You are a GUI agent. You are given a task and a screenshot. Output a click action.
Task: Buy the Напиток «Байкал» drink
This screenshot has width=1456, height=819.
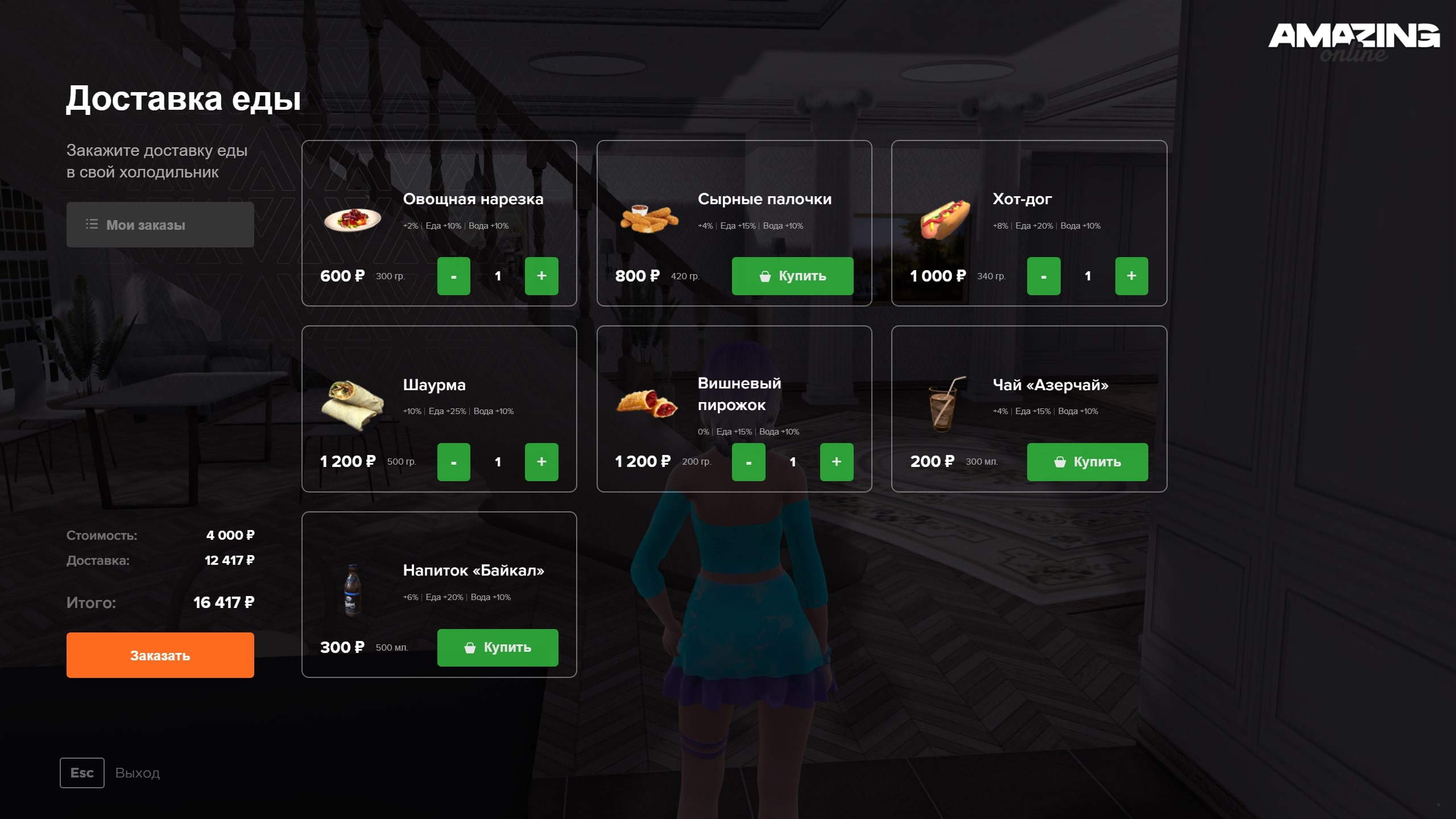(x=497, y=647)
